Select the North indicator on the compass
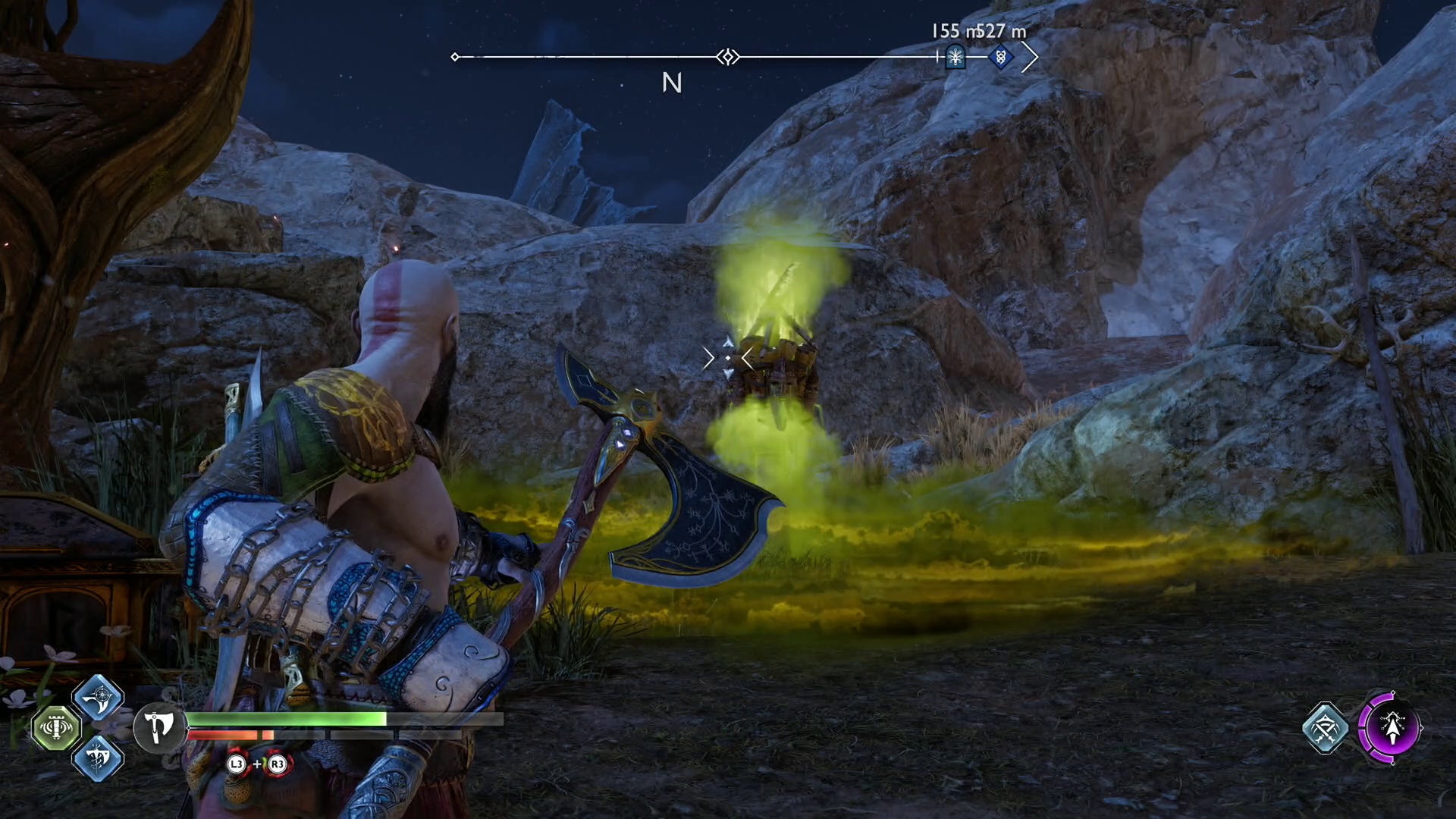This screenshot has width=1456, height=819. click(671, 83)
